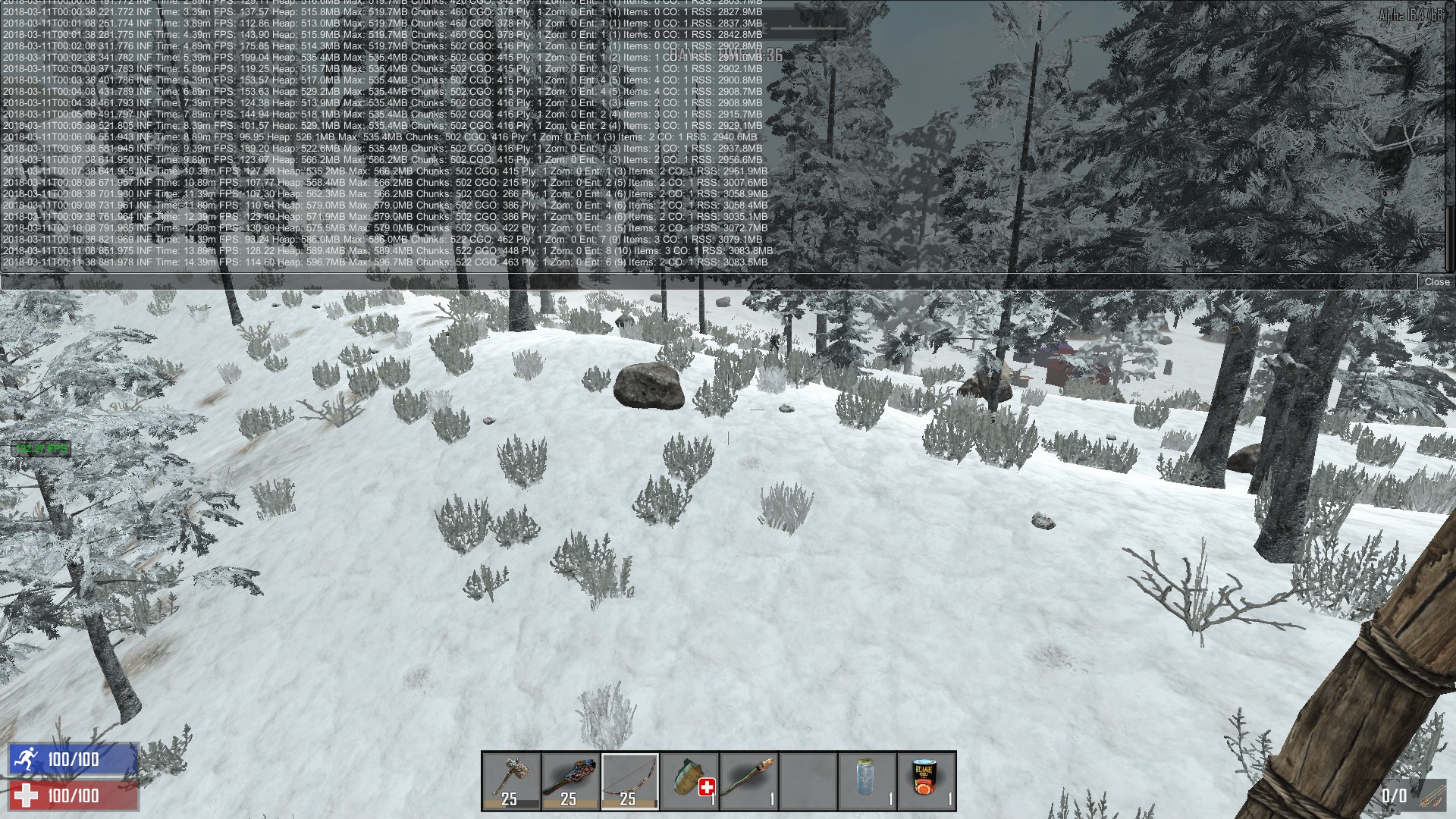
Task: Select the water jar slot
Action: point(867,781)
